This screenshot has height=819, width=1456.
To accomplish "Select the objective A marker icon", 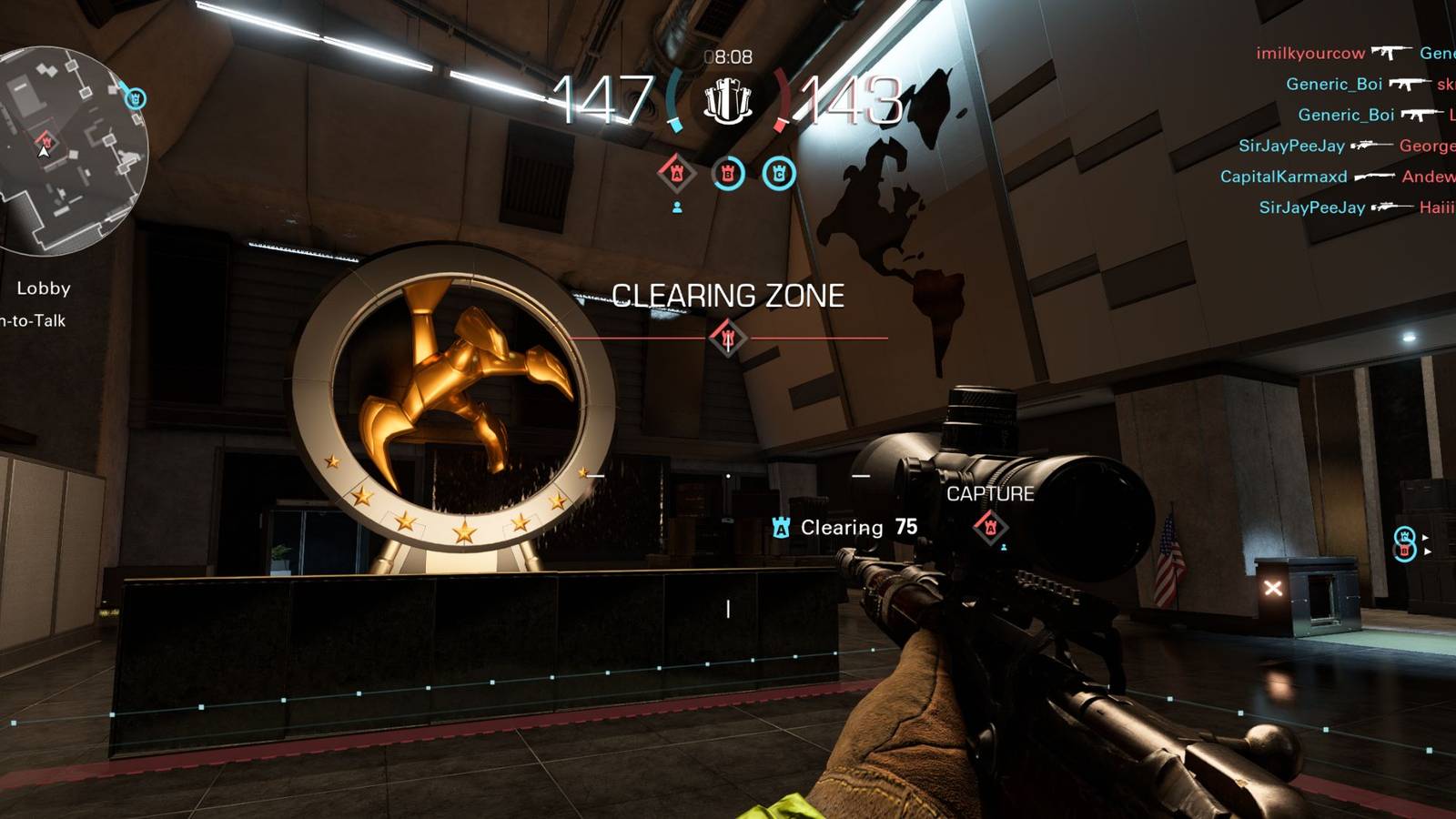I will pyautogui.click(x=675, y=172).
